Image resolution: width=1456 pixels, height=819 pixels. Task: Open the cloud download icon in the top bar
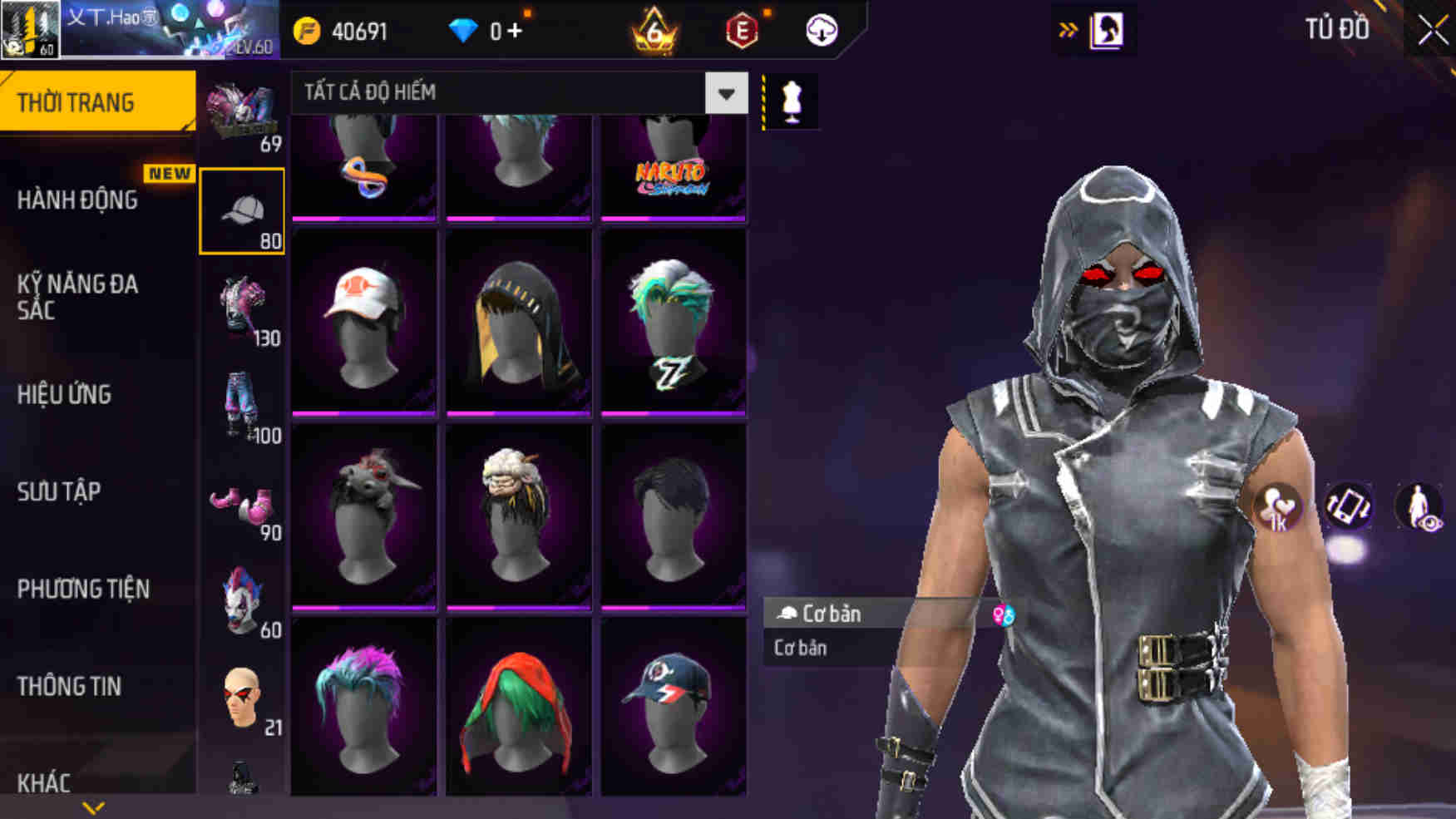tap(820, 28)
